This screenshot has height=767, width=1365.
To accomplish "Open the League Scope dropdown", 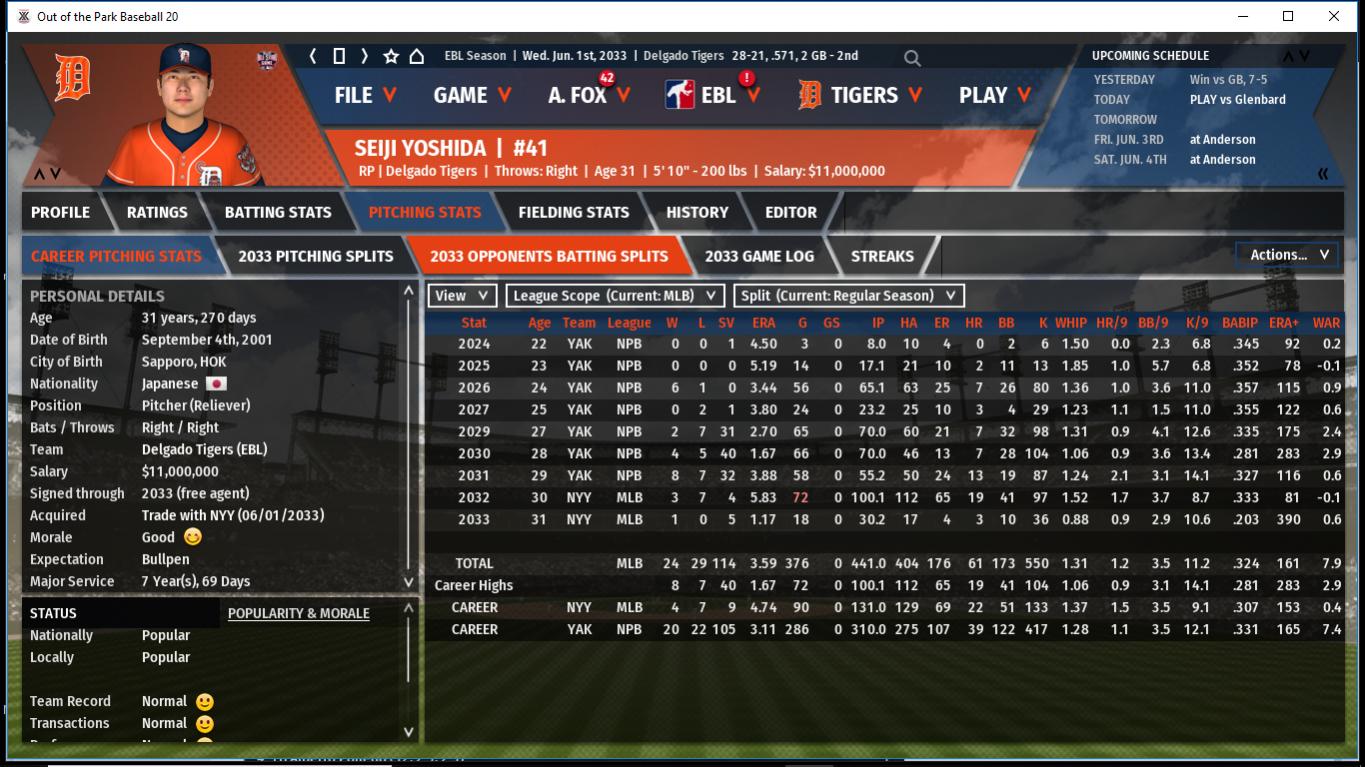I will tap(615, 296).
